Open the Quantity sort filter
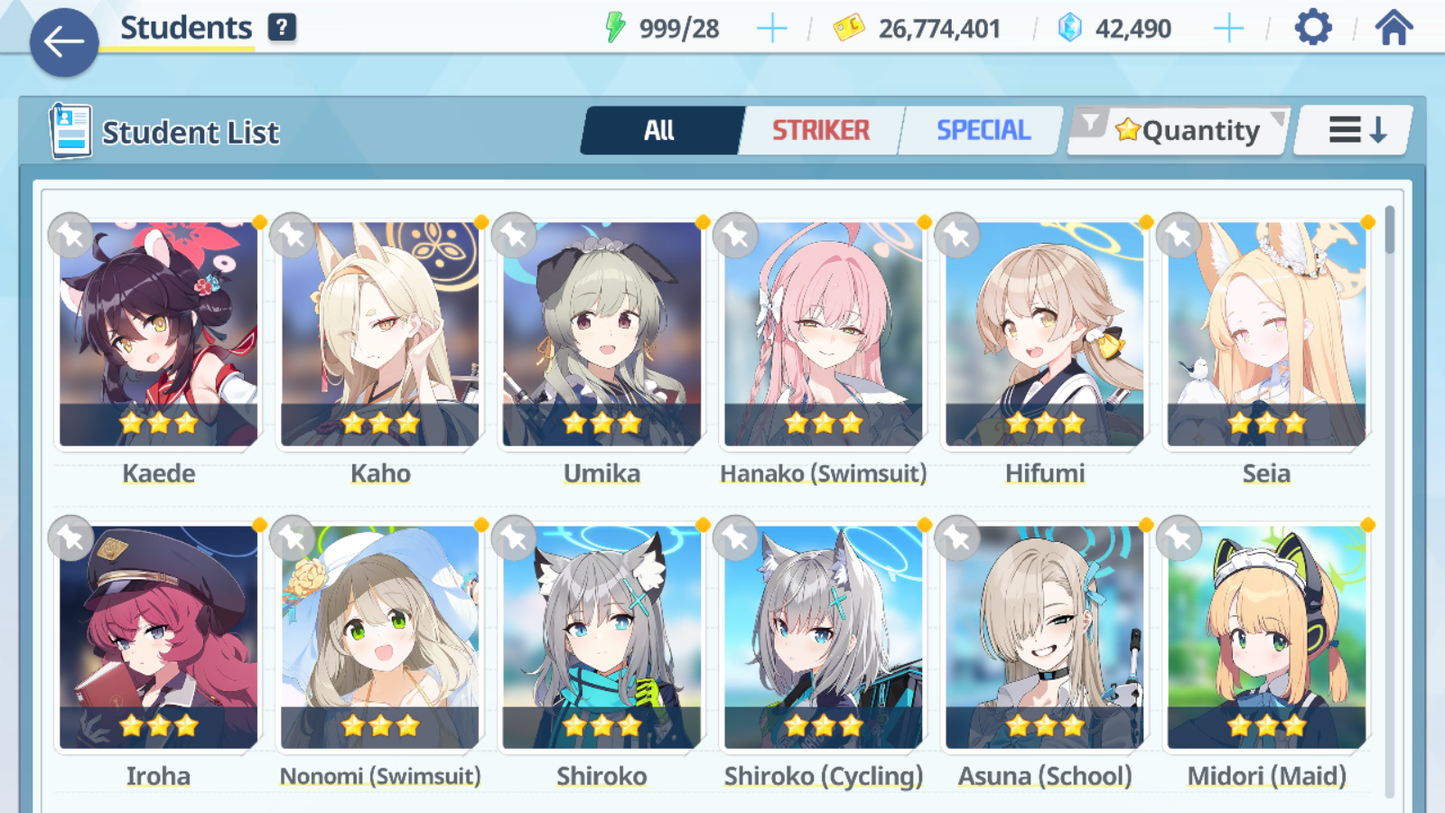Screen dimensions: 1445x813 point(1180,130)
